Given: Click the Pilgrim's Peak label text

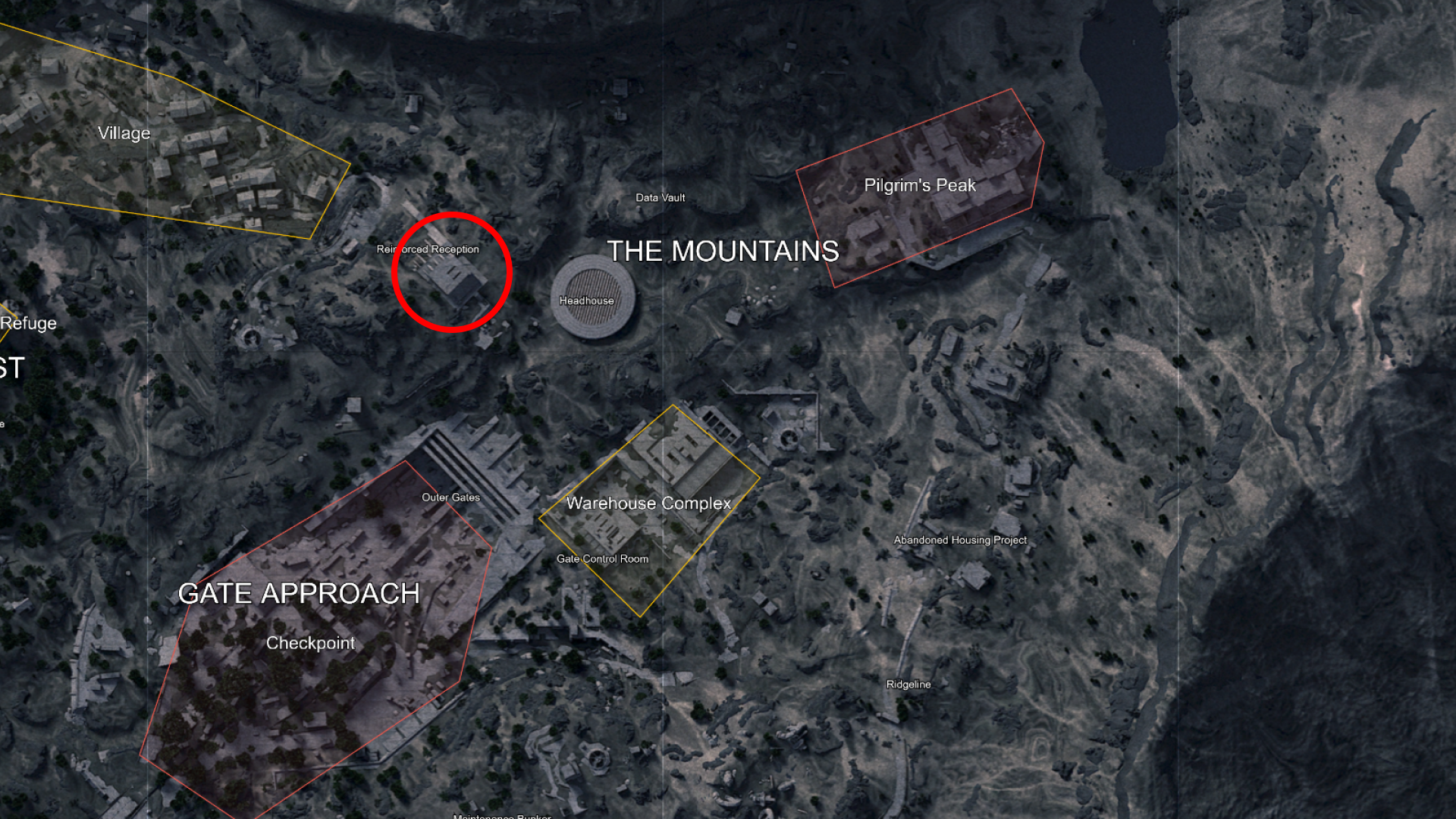Looking at the screenshot, I should tap(921, 184).
